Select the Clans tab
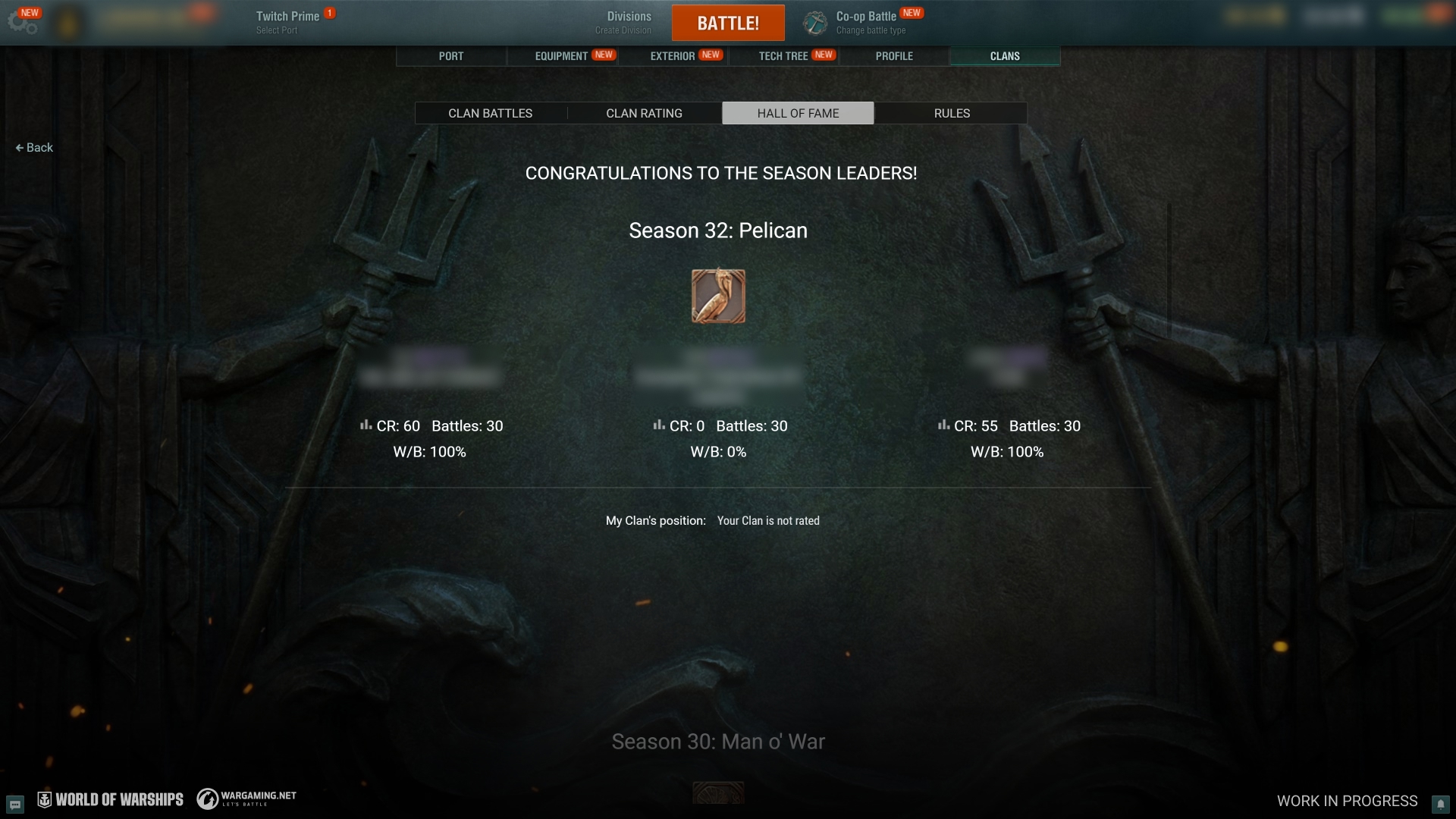The height and width of the screenshot is (819, 1456). [1005, 56]
